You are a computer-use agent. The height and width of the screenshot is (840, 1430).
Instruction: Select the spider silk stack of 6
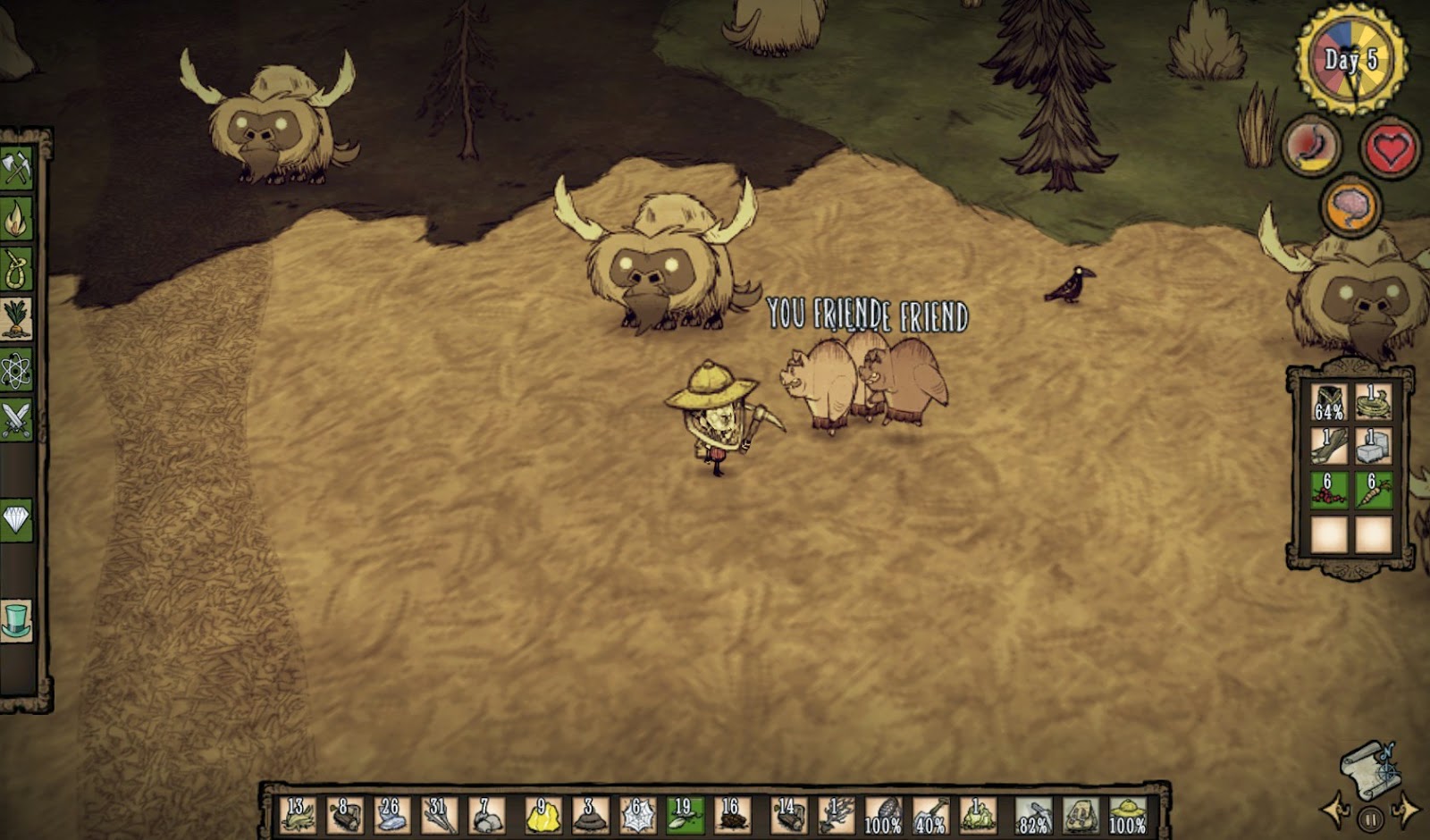coord(637,815)
